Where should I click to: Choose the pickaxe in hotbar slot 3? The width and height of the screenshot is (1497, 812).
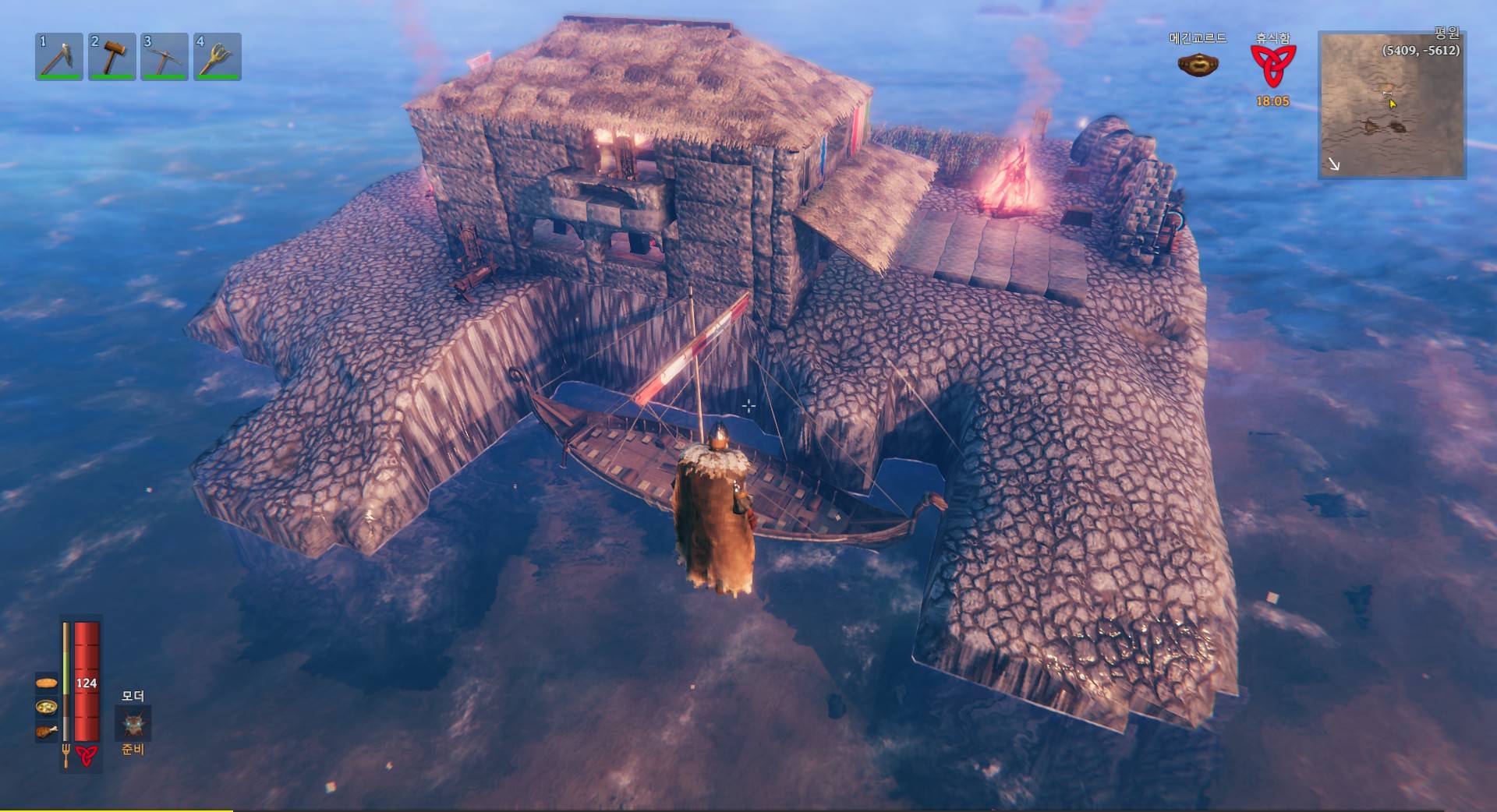(x=164, y=56)
